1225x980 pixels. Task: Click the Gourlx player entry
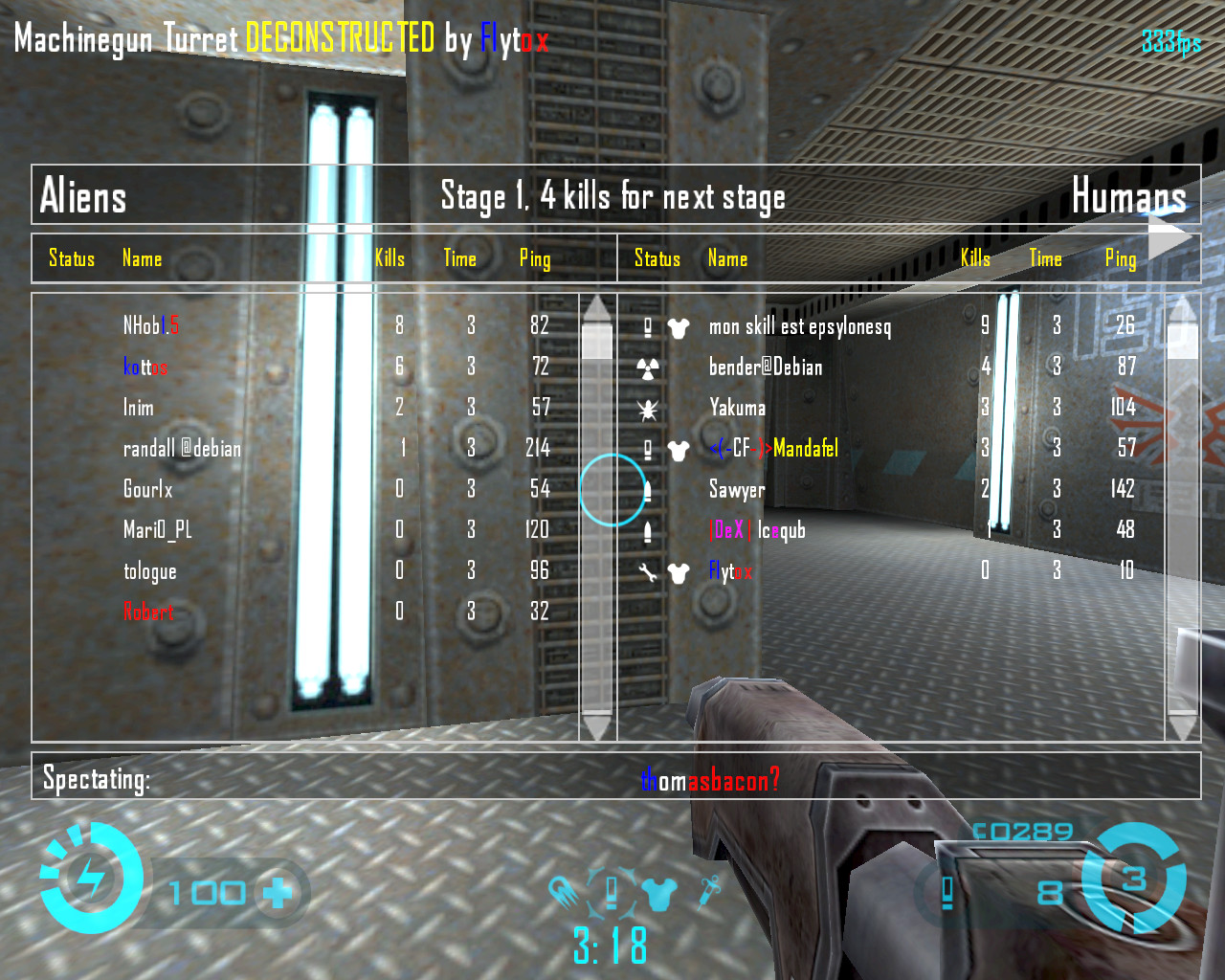(x=148, y=489)
